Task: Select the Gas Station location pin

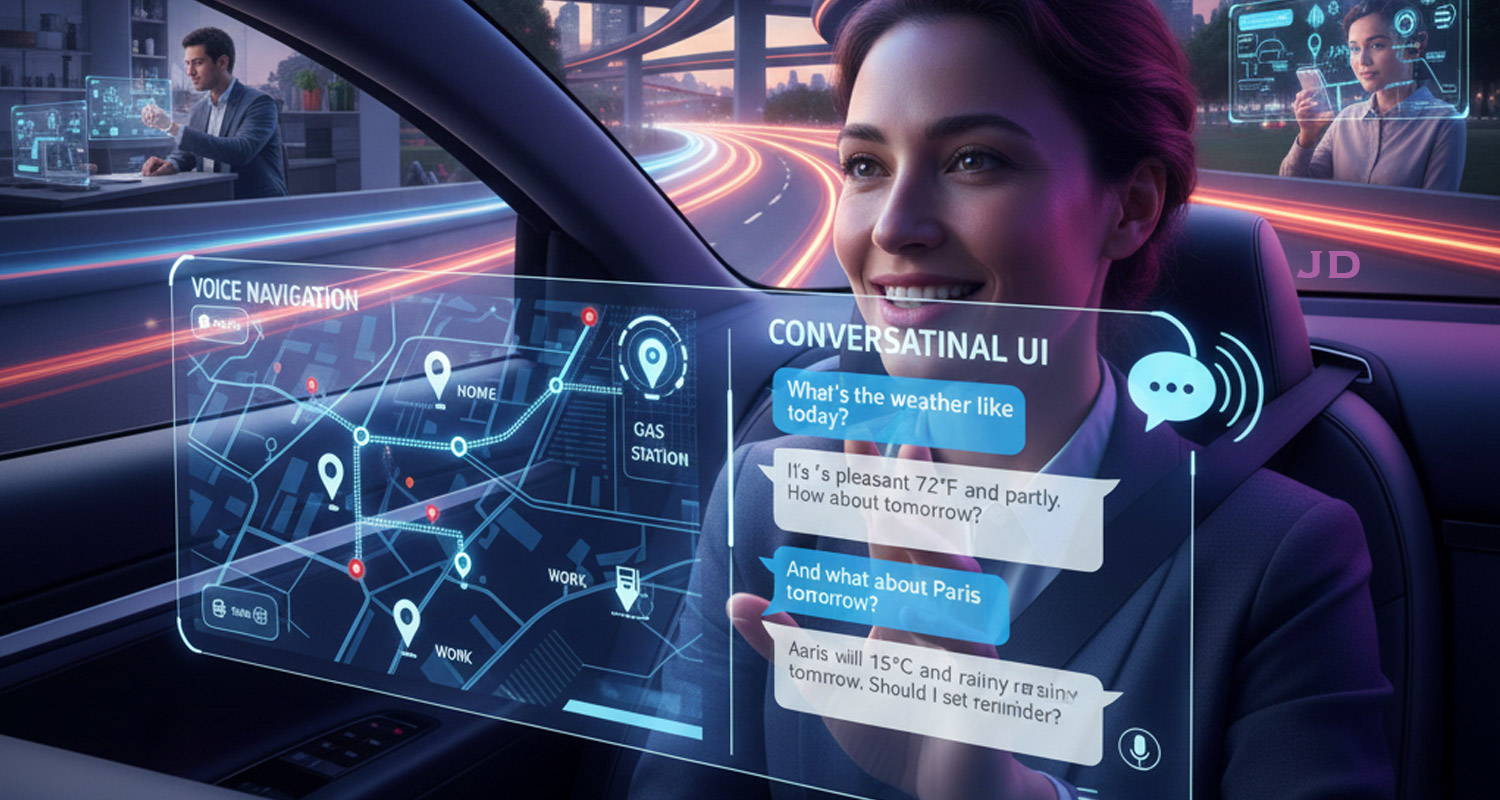Action: tap(651, 361)
